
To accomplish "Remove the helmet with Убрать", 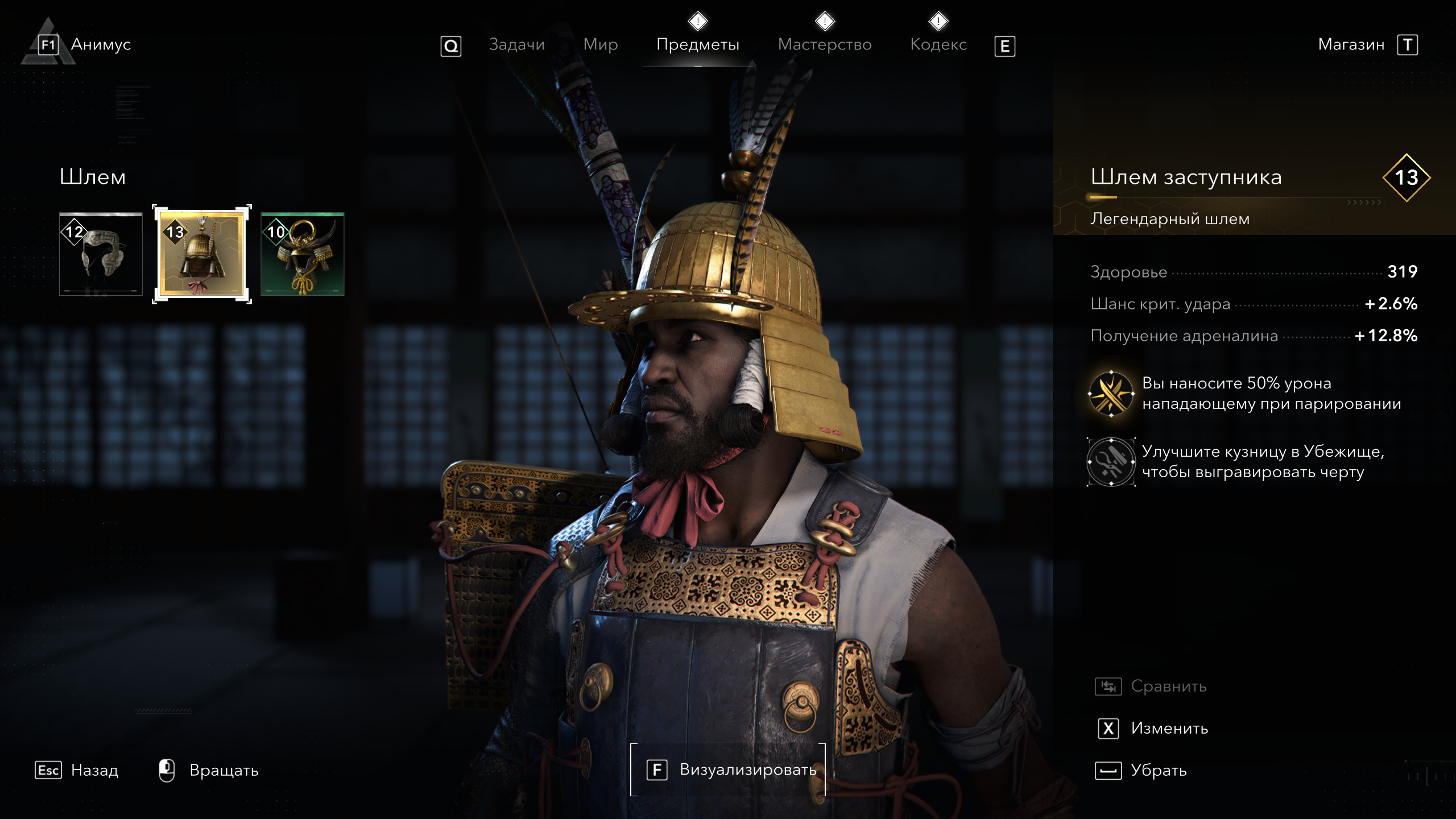I will coord(1157,771).
